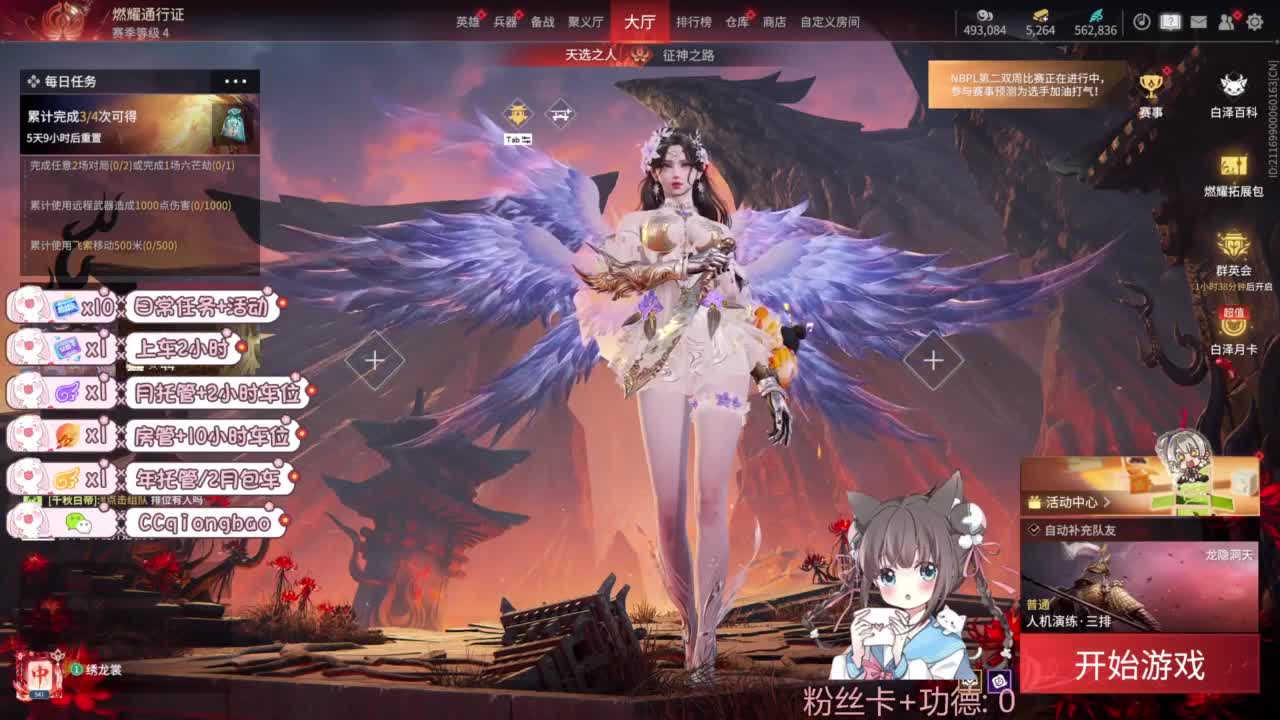Open the mail inbox envelope
Screen dimensions: 1280x720
(1198, 21)
